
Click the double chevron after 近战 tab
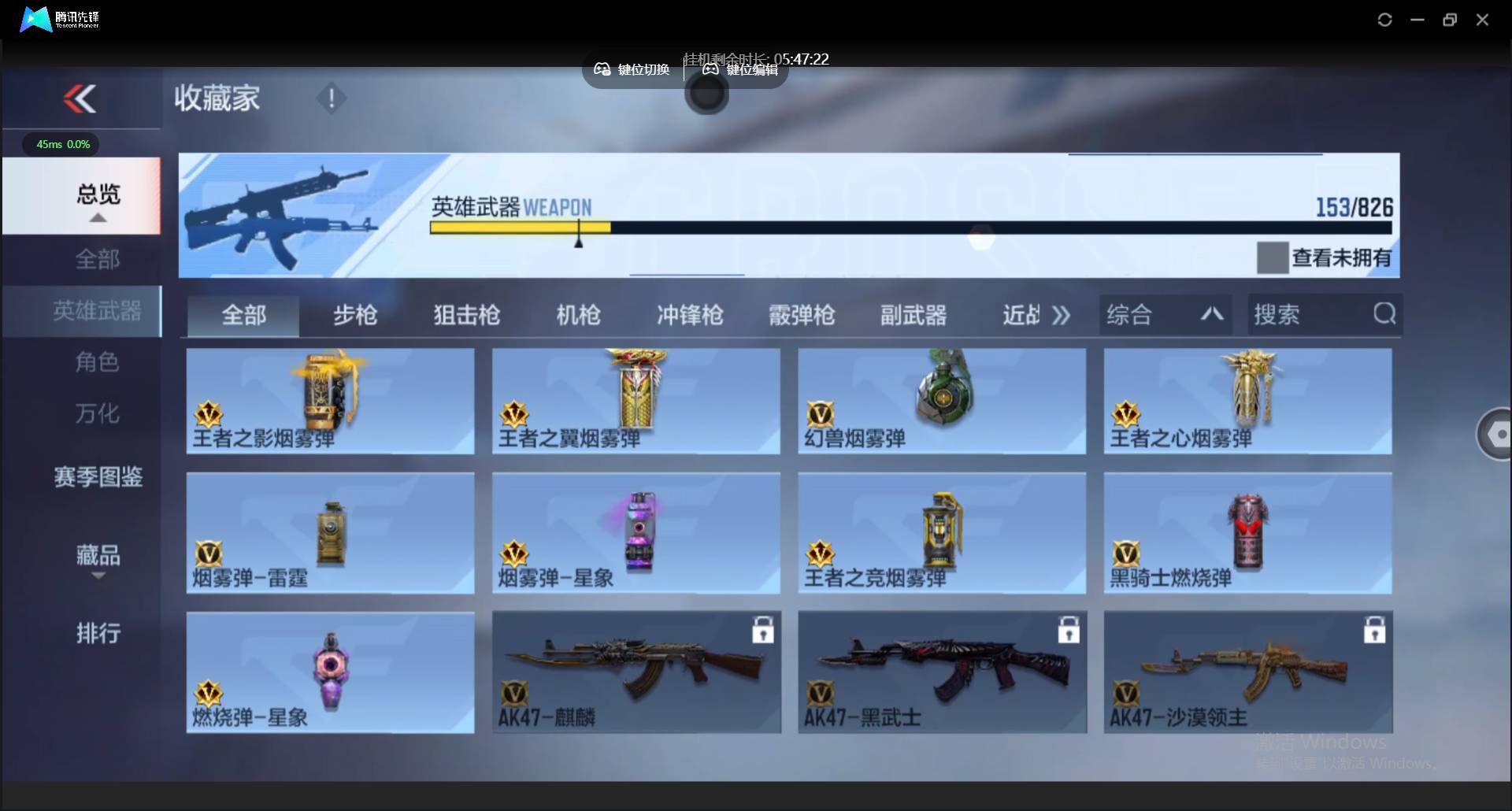pos(1061,314)
